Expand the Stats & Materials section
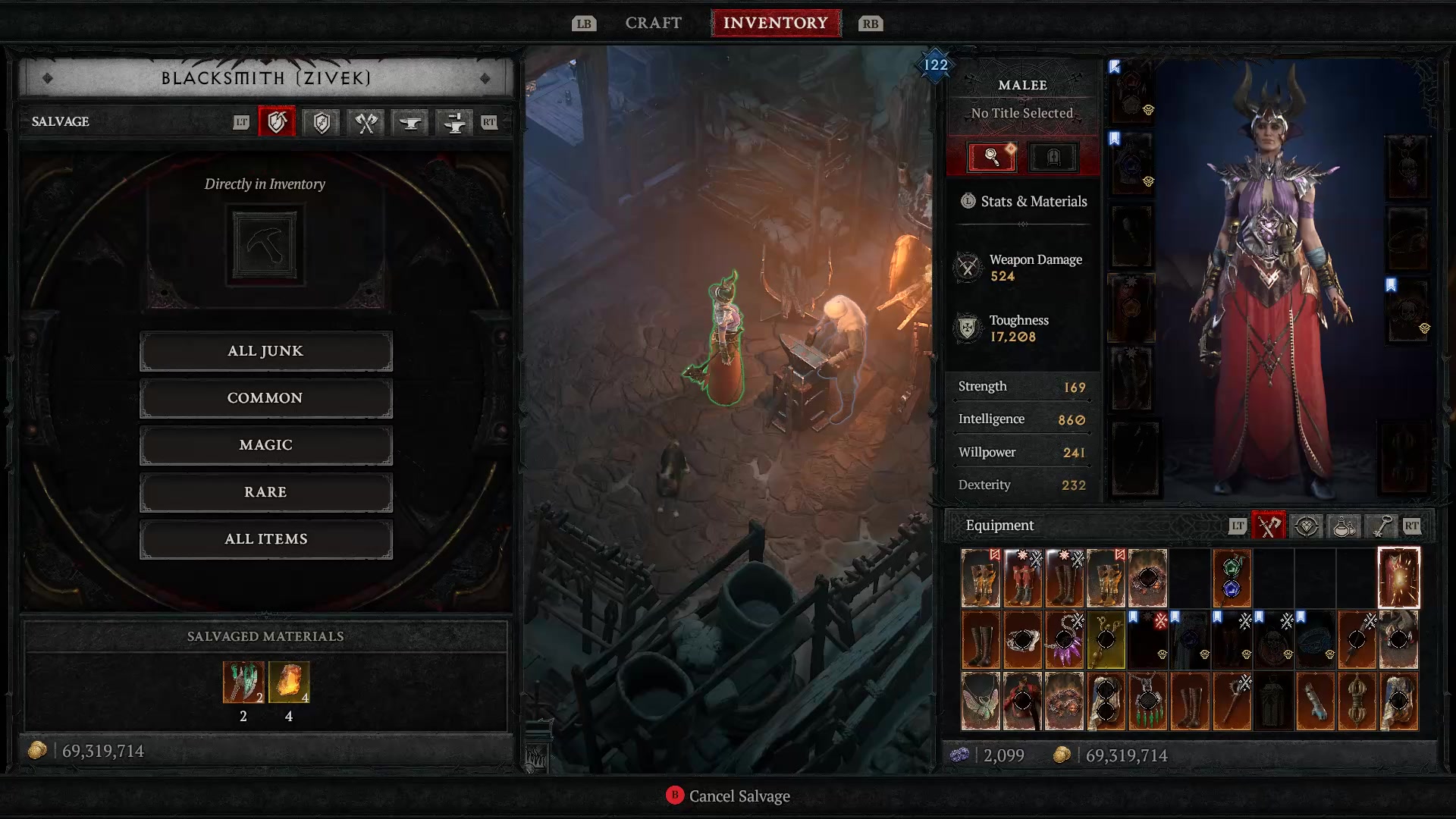The image size is (1456, 819). pyautogui.click(x=1022, y=201)
